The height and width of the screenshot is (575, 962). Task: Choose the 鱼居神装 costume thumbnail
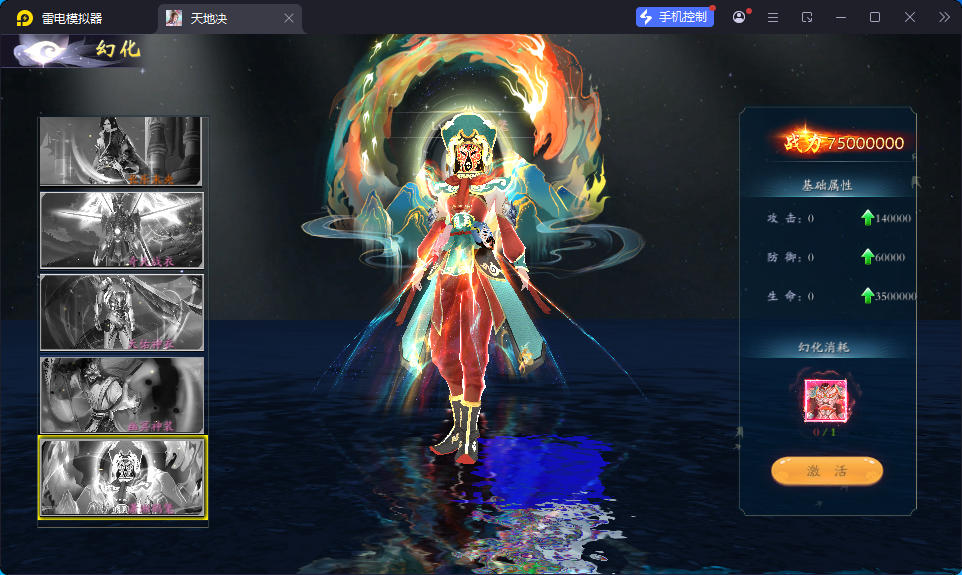(x=122, y=395)
